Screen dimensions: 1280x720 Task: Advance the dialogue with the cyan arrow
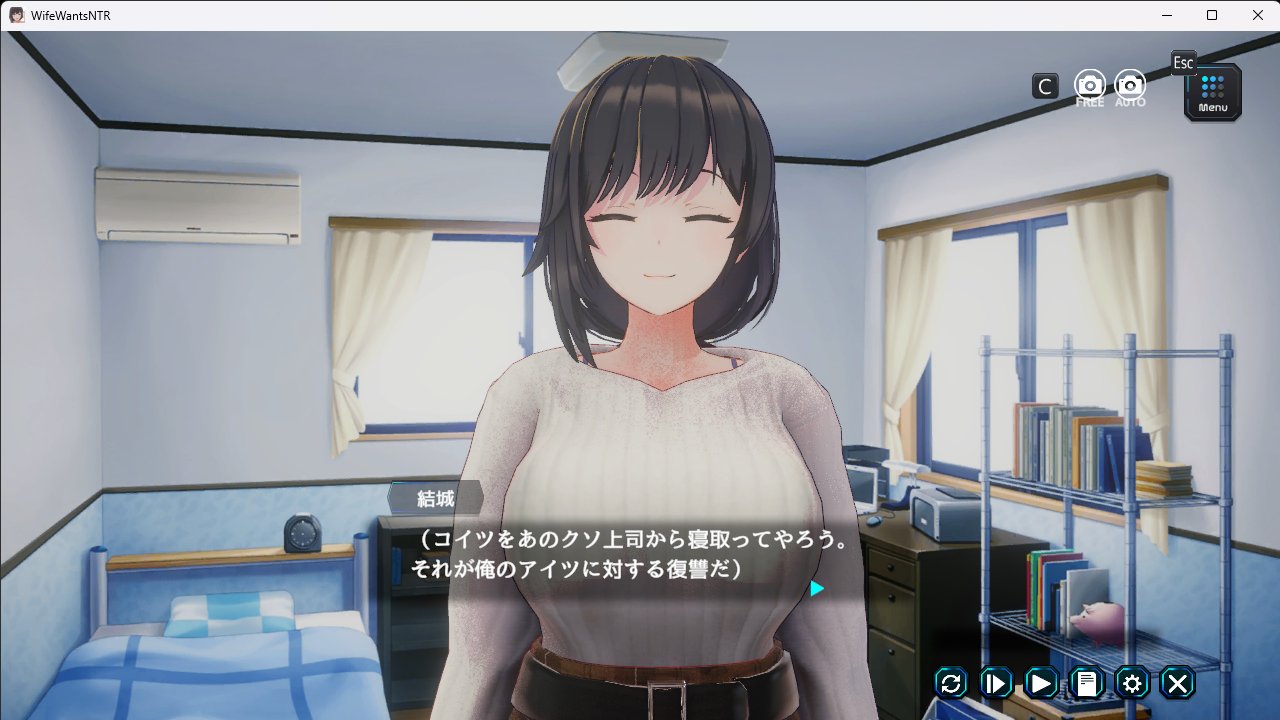(x=817, y=589)
